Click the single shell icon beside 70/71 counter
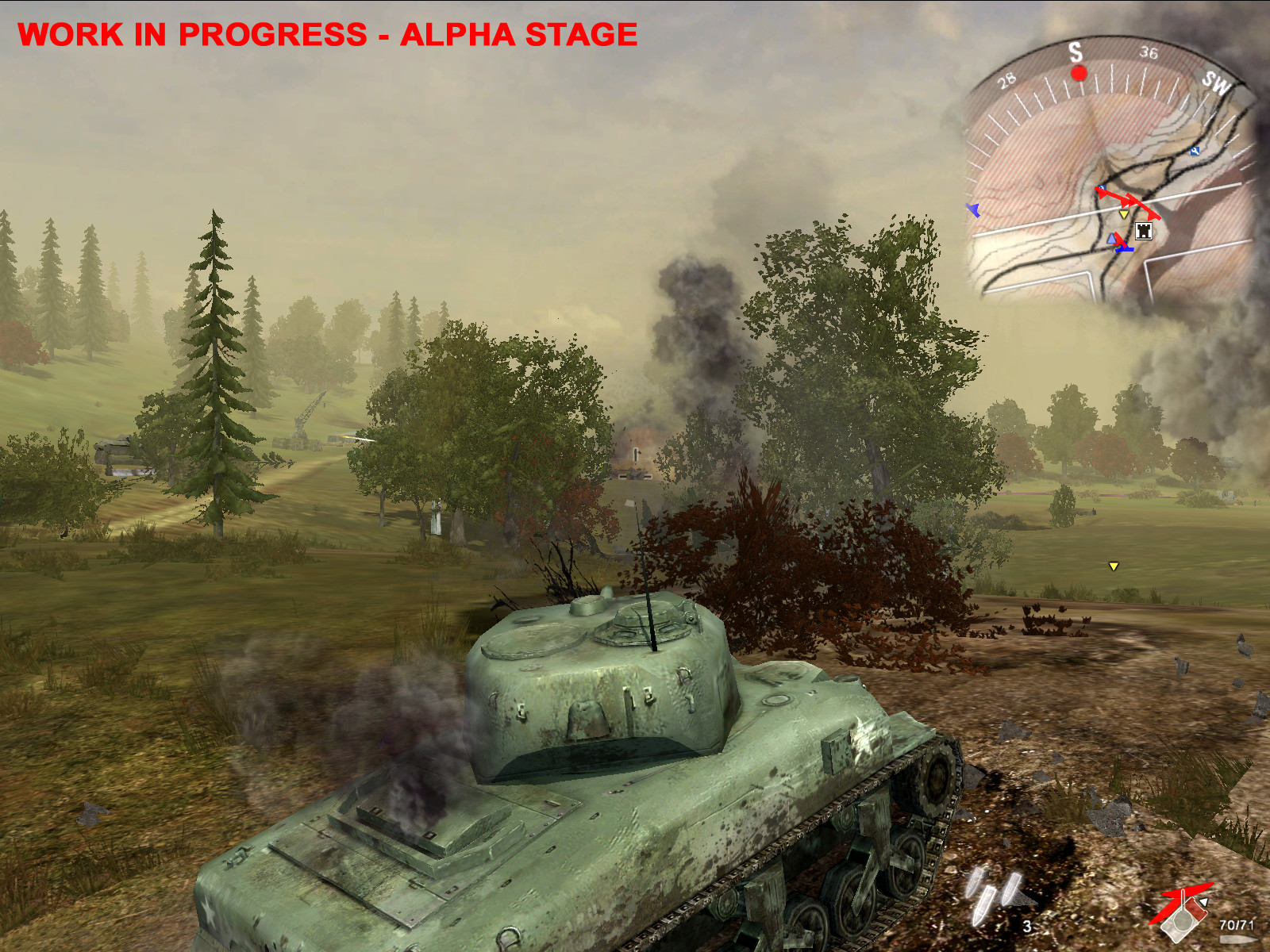Image resolution: width=1270 pixels, height=952 pixels. (1238, 939)
